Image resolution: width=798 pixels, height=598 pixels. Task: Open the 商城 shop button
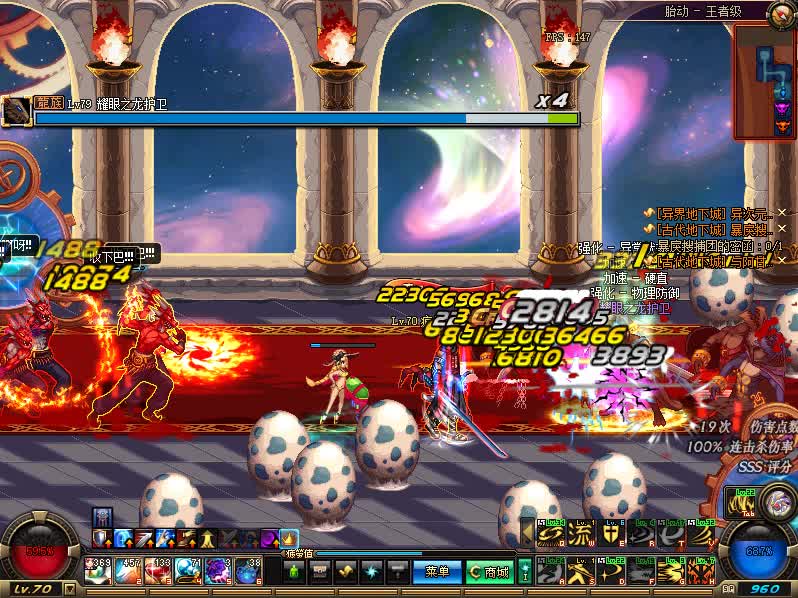pos(489,571)
